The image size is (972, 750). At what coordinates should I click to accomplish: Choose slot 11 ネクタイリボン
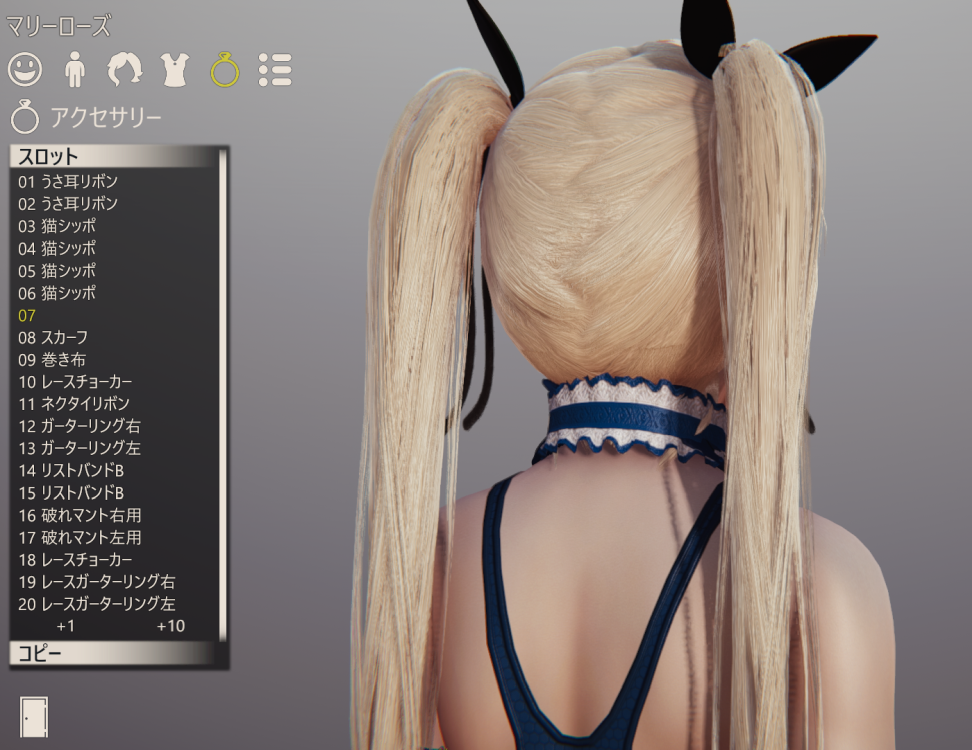[x=74, y=404]
